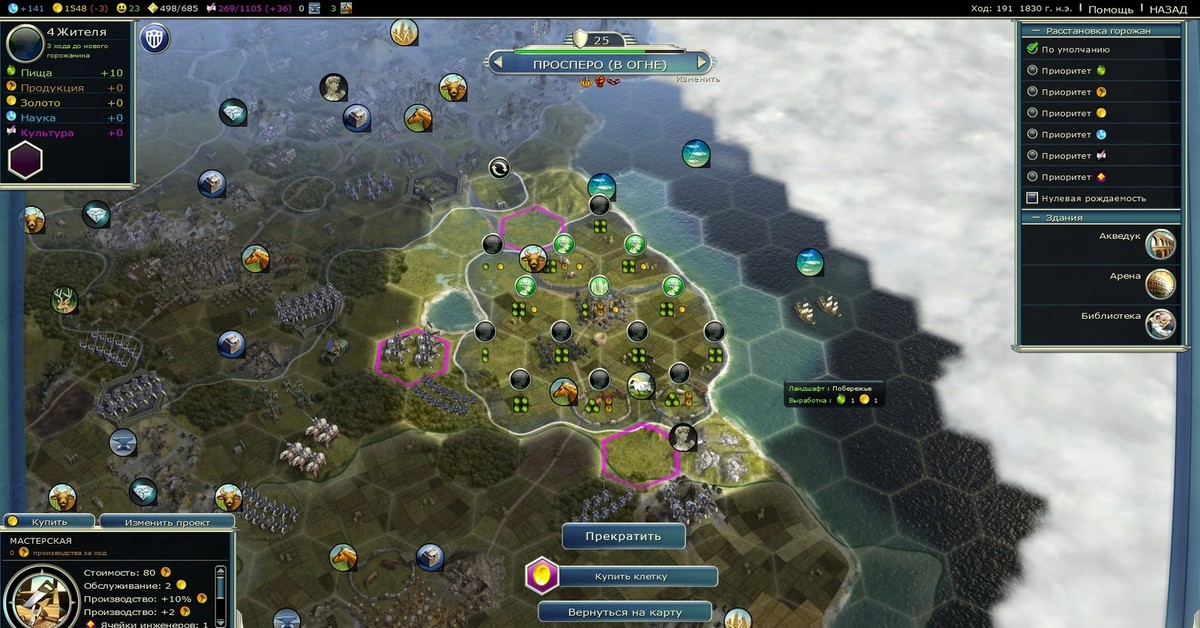Toggle the Нулевая рождаемость checkbox
Viewport: 1200px width, 628px height.
pos(1033,198)
